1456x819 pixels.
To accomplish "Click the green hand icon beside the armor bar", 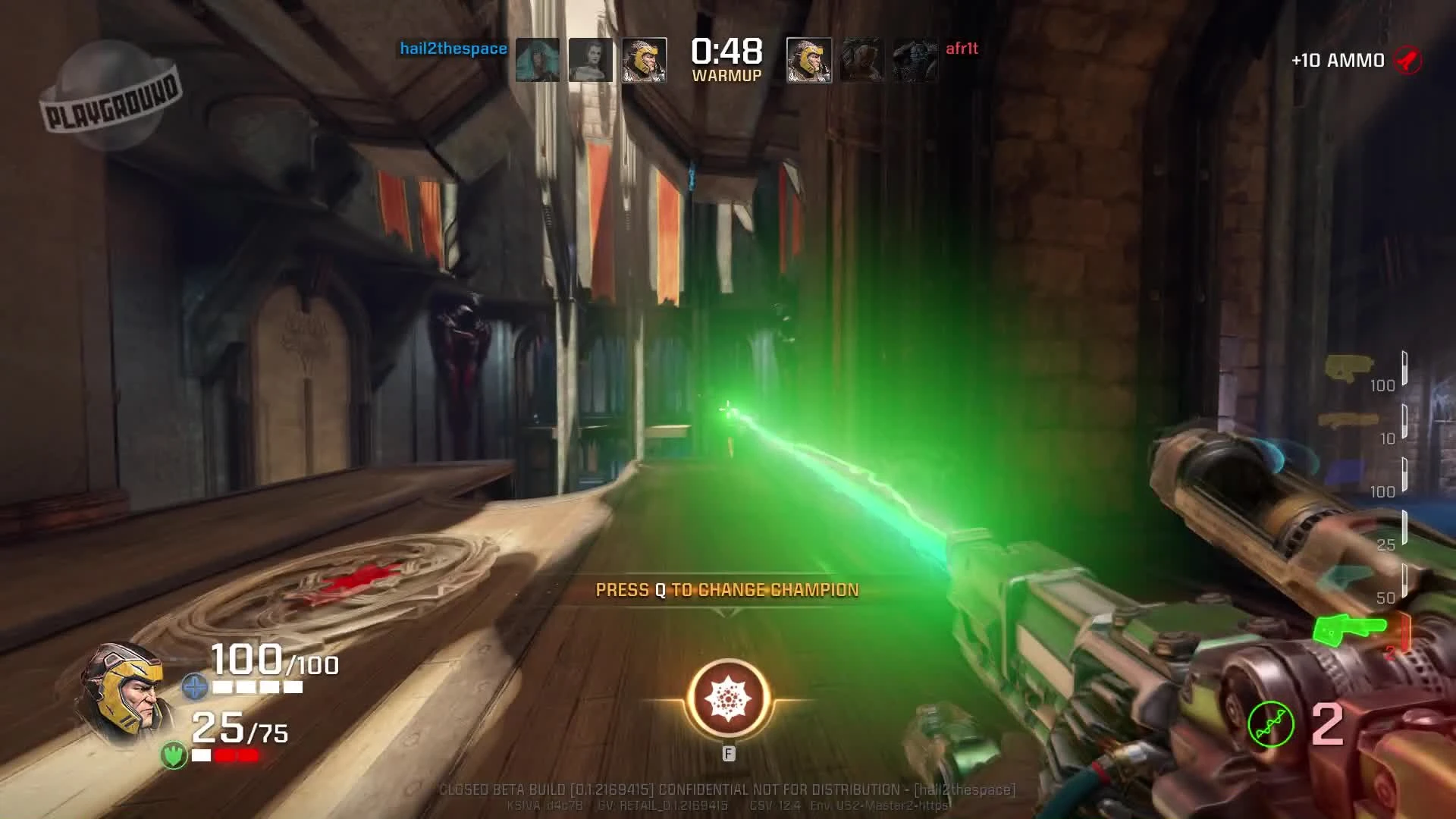I will (x=174, y=755).
